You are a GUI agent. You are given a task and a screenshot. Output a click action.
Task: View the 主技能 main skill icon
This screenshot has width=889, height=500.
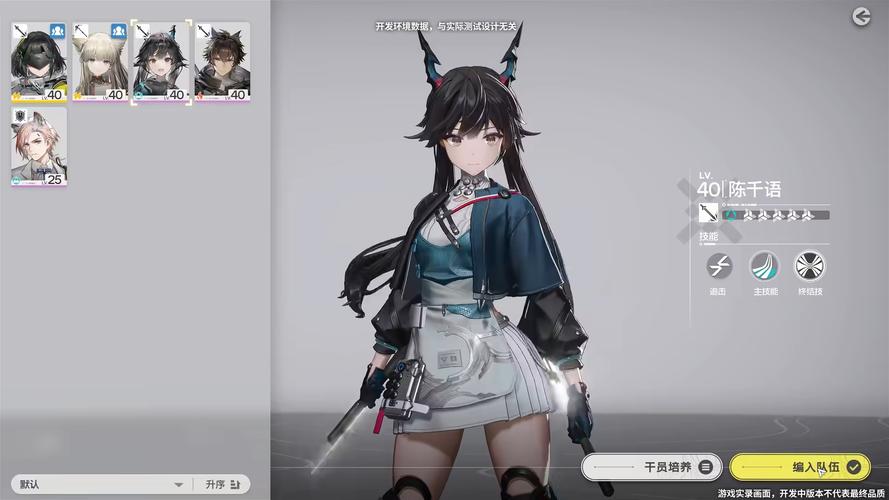coord(764,266)
